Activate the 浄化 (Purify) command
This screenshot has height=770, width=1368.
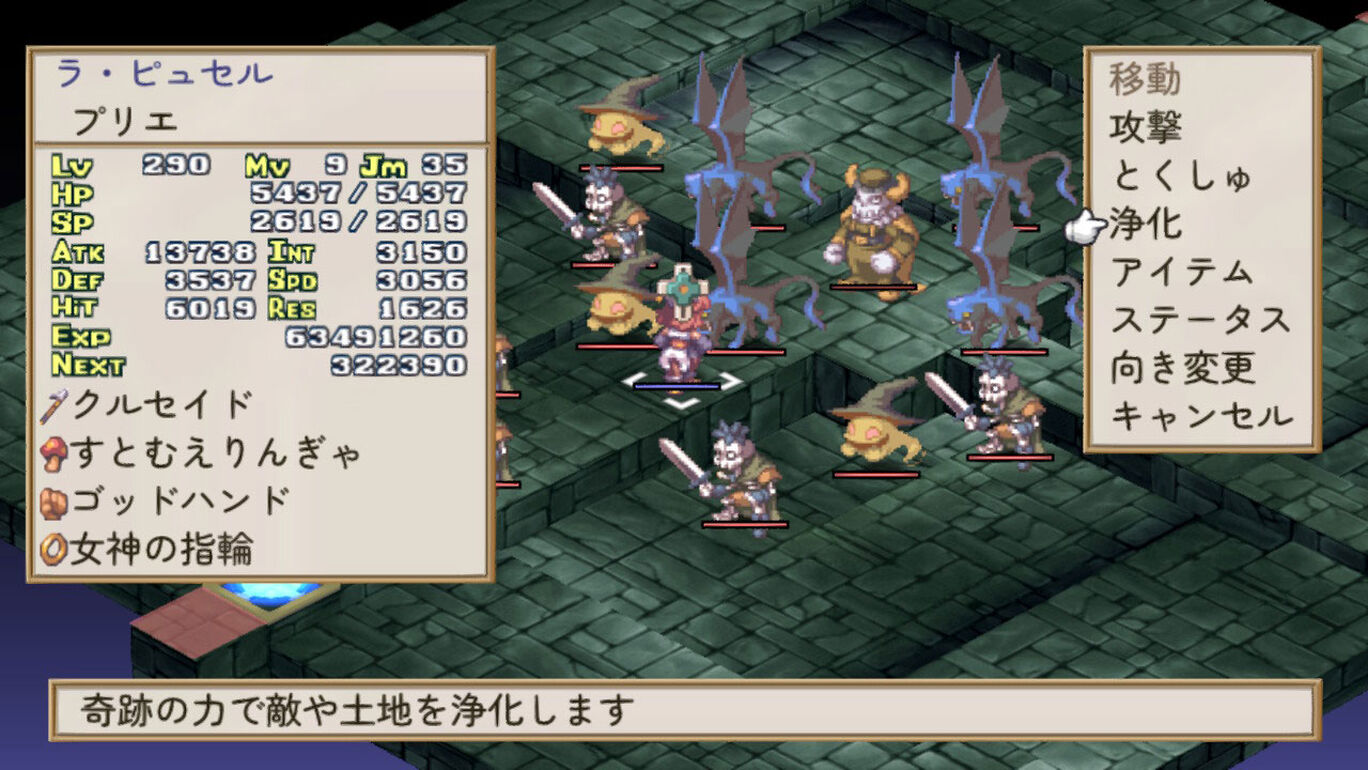click(x=1145, y=224)
